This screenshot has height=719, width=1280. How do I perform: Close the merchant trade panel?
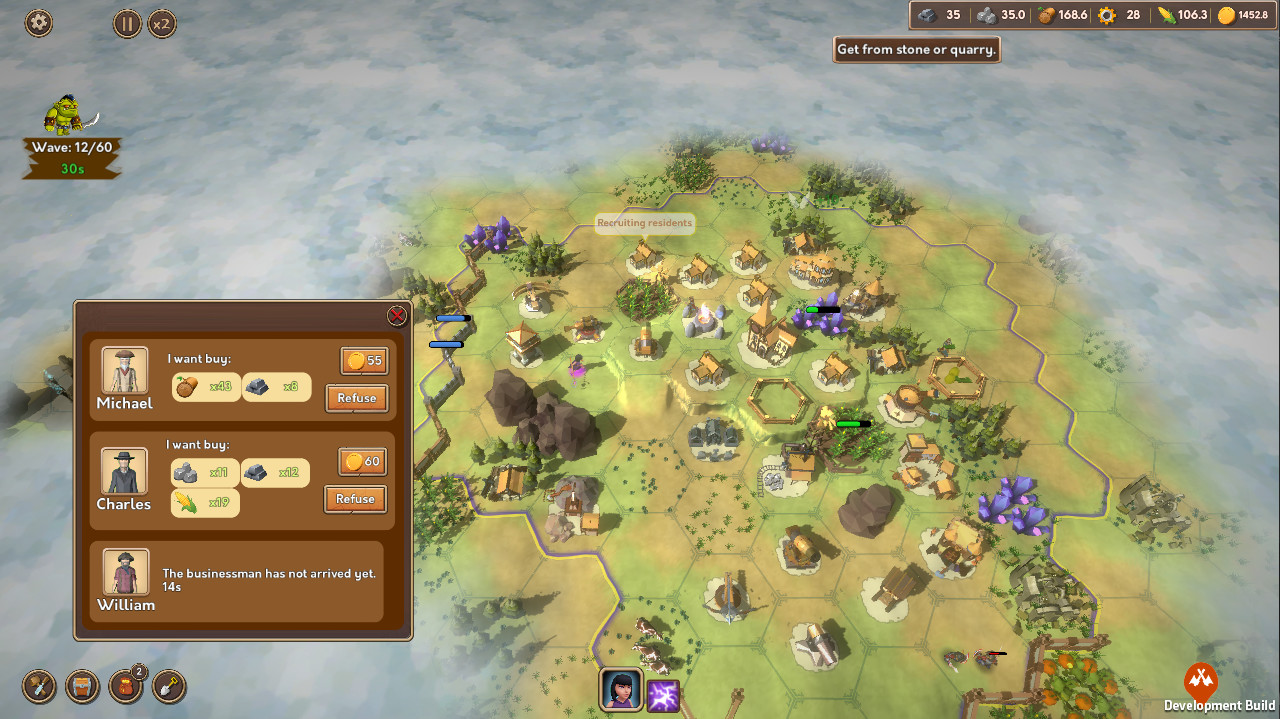(x=397, y=316)
